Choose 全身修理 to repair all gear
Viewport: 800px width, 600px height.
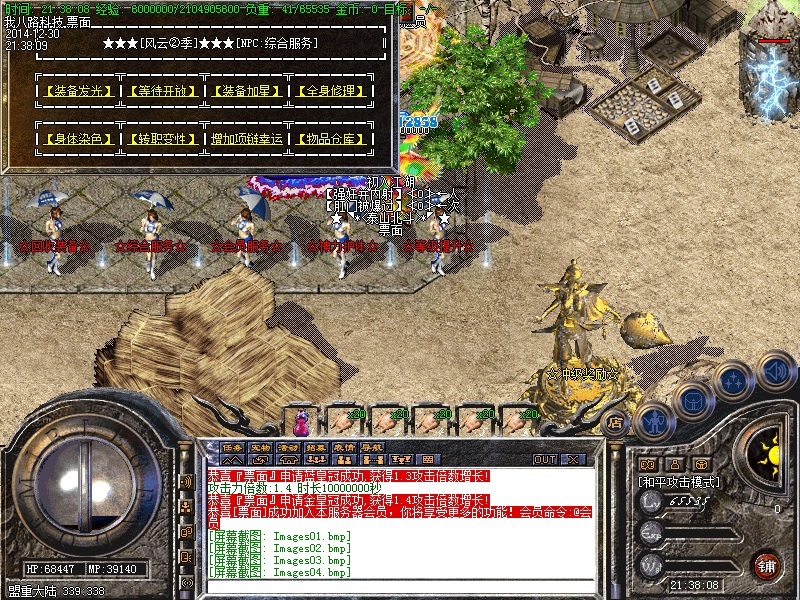pos(331,91)
